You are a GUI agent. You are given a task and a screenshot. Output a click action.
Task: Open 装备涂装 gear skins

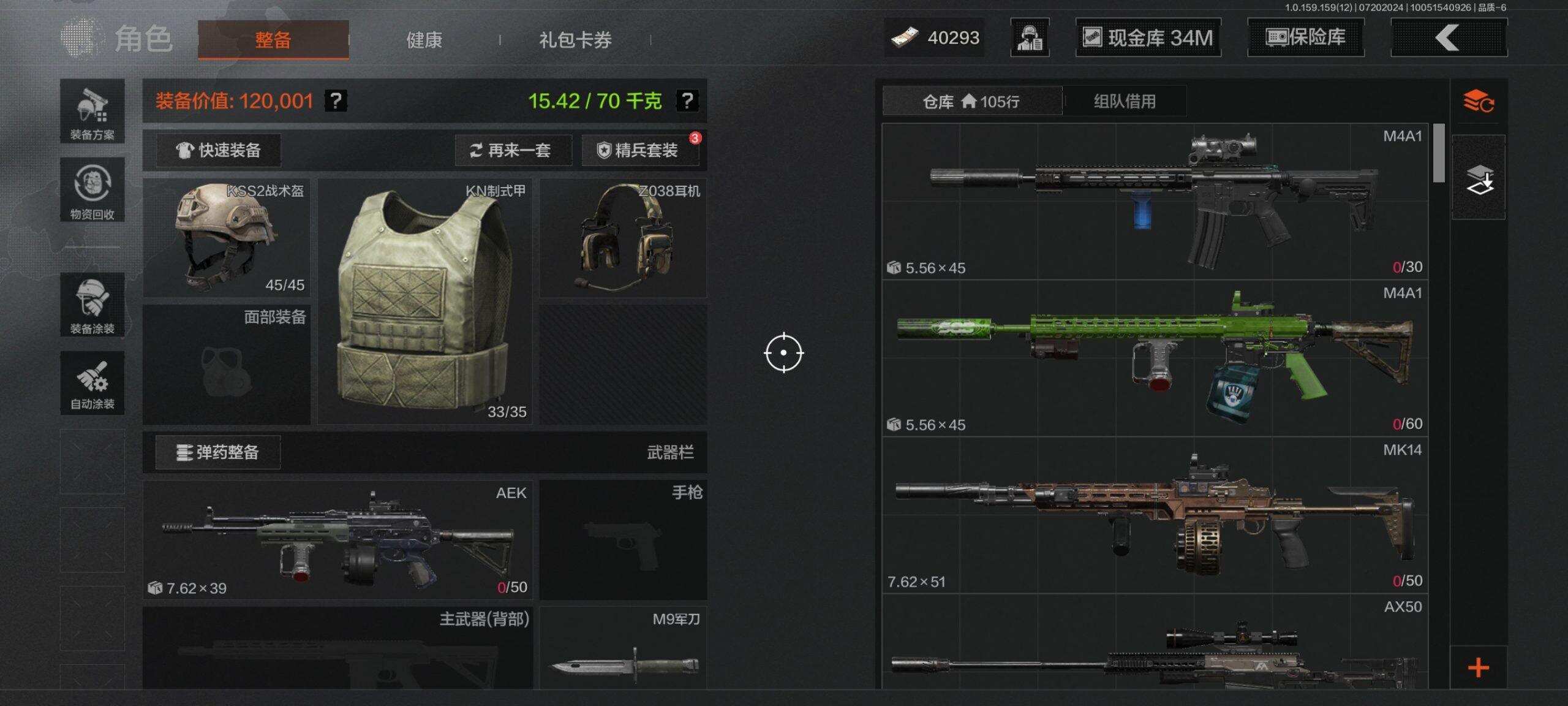pos(92,305)
